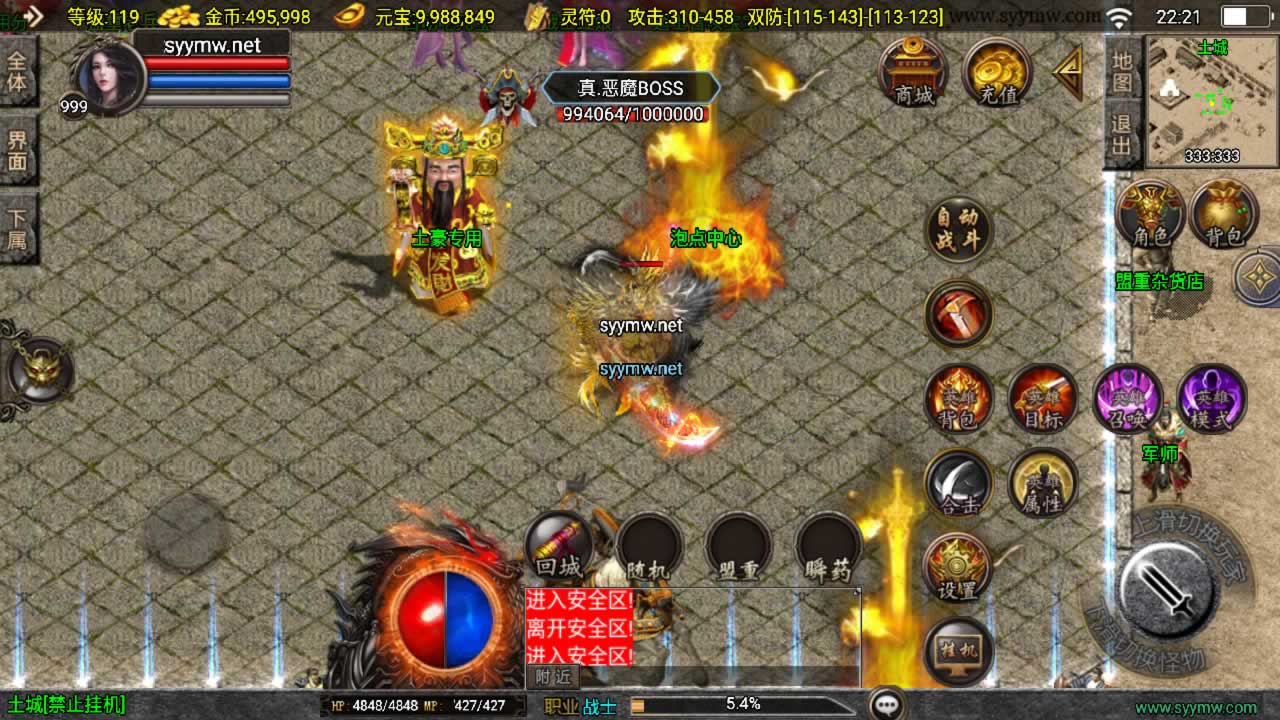Toggle 自动战斗 auto battle
The image size is (1280, 720).
[x=959, y=229]
